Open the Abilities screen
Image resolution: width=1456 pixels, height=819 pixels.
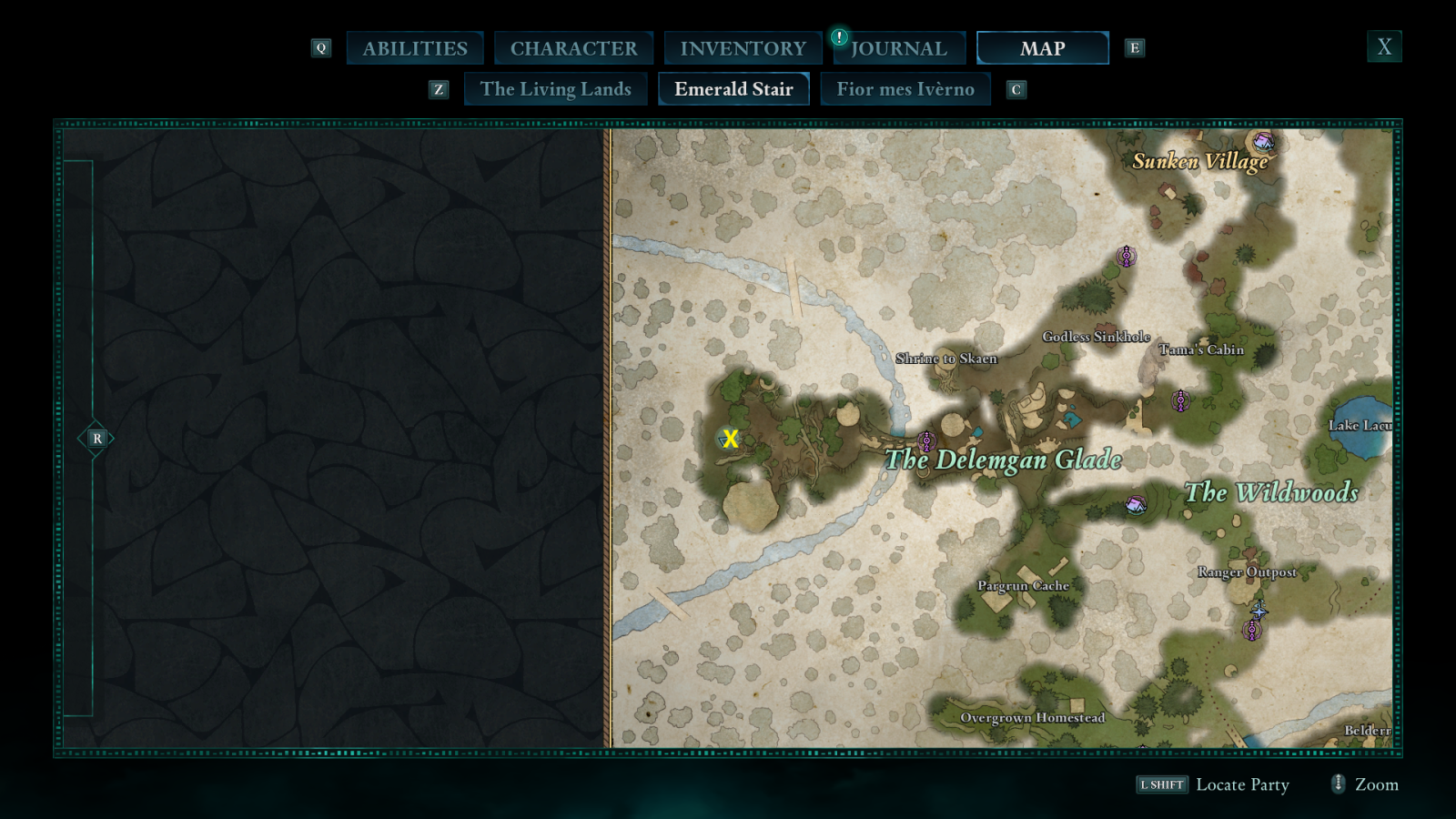[x=415, y=47]
